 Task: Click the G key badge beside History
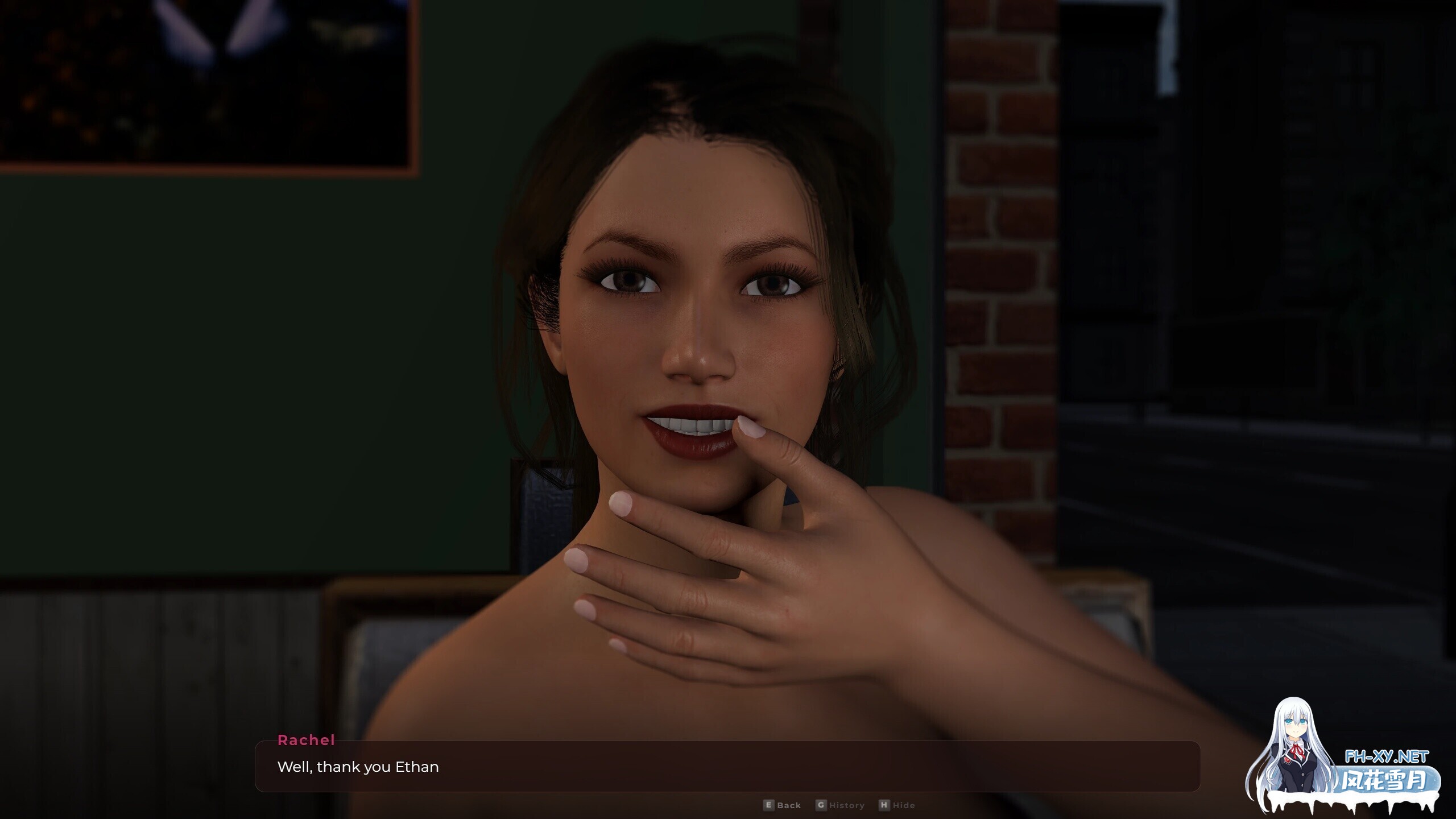click(821, 805)
